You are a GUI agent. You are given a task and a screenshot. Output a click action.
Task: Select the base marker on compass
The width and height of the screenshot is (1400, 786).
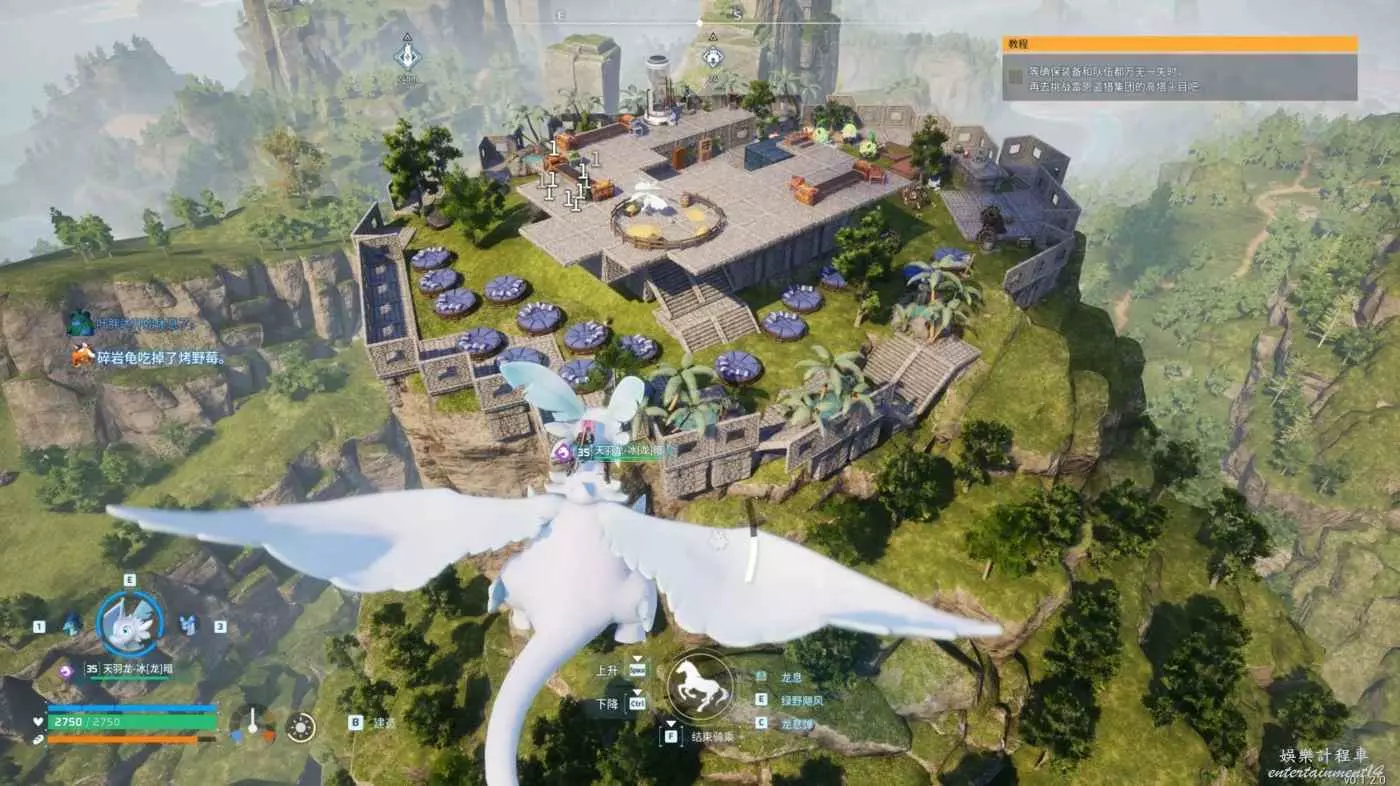pos(711,54)
